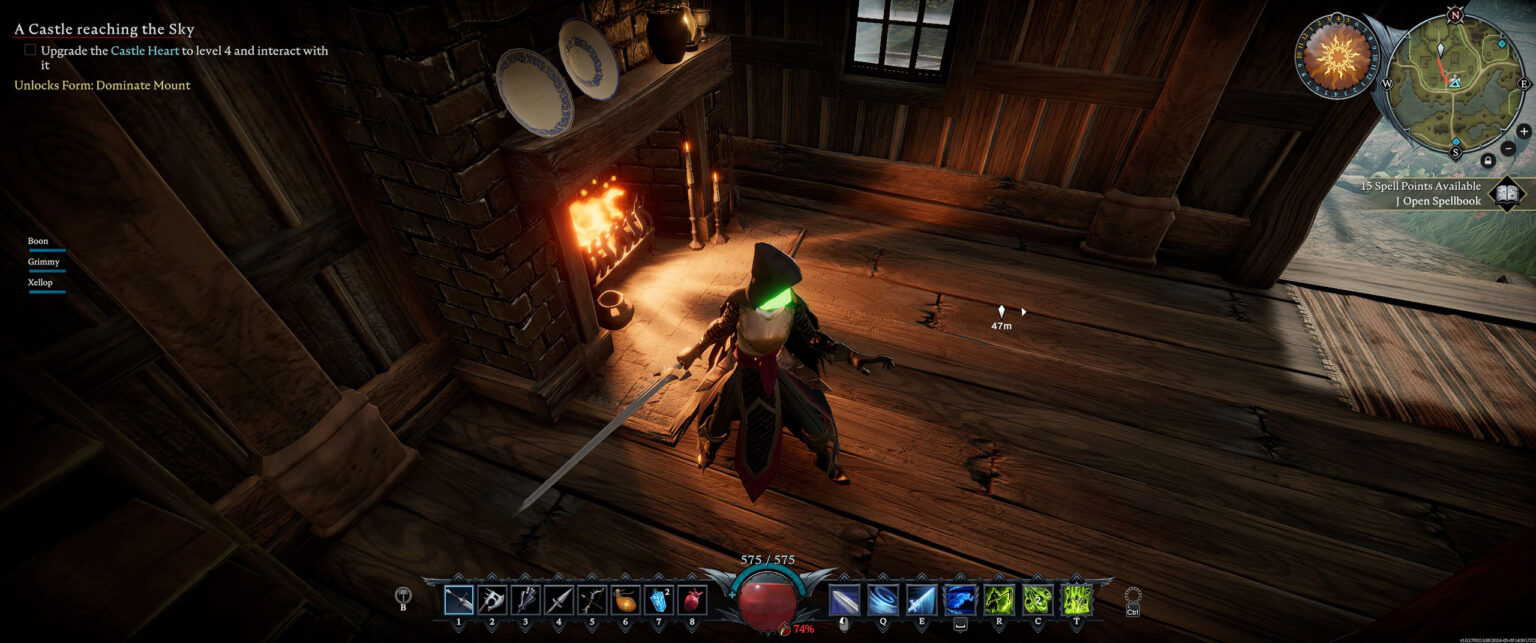Cast the green C spell

(x=1037, y=599)
